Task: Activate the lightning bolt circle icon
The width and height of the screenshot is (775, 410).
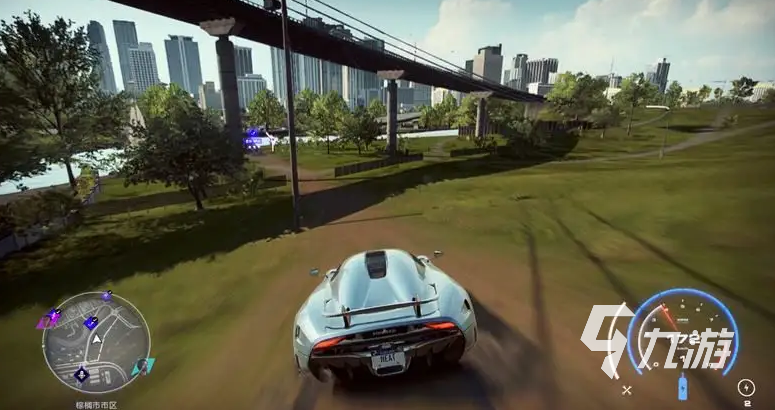Action: coord(745,387)
